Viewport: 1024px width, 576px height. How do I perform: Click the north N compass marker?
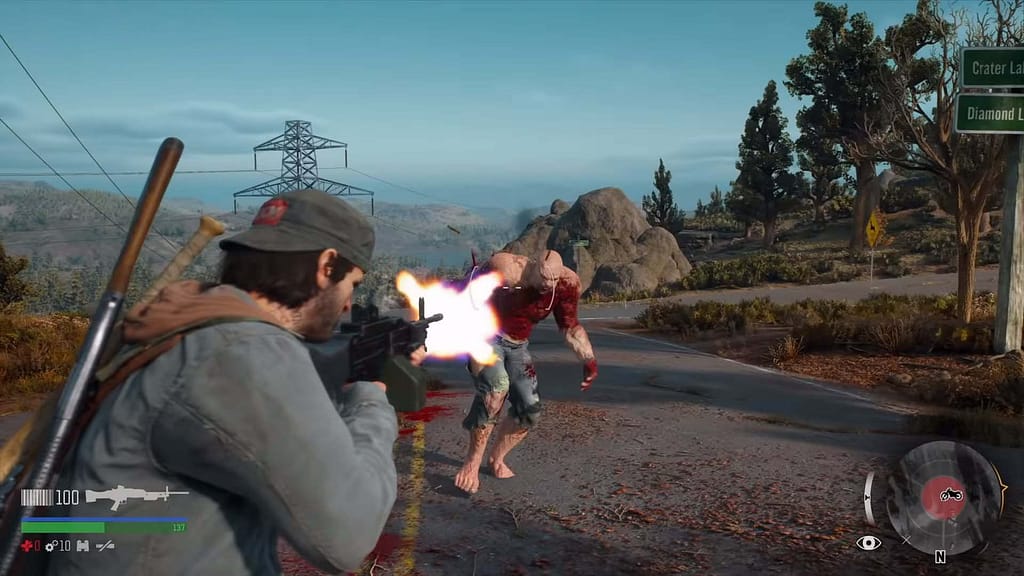[940, 557]
